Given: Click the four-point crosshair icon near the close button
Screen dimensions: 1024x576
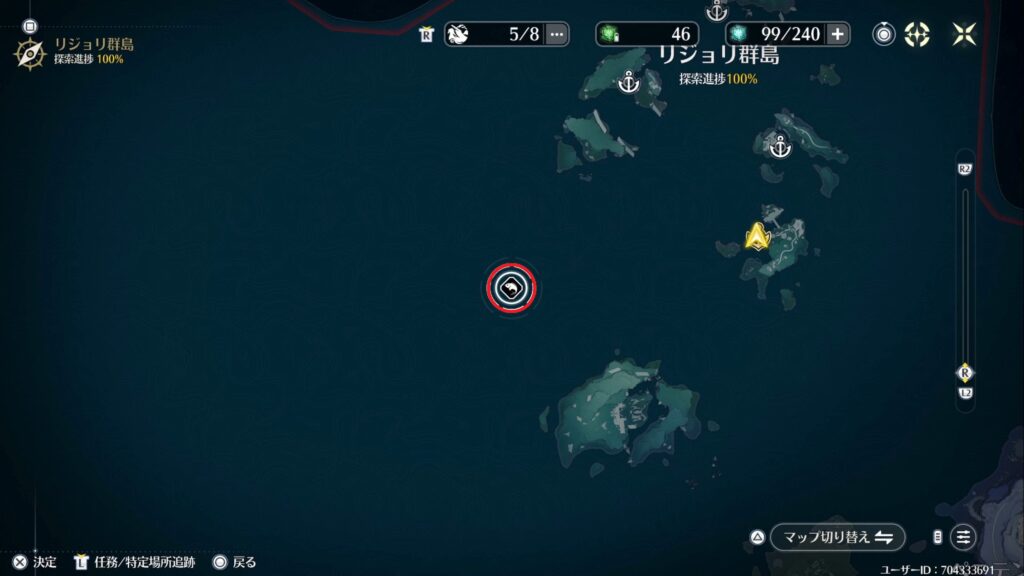Looking at the screenshot, I should click(x=917, y=34).
